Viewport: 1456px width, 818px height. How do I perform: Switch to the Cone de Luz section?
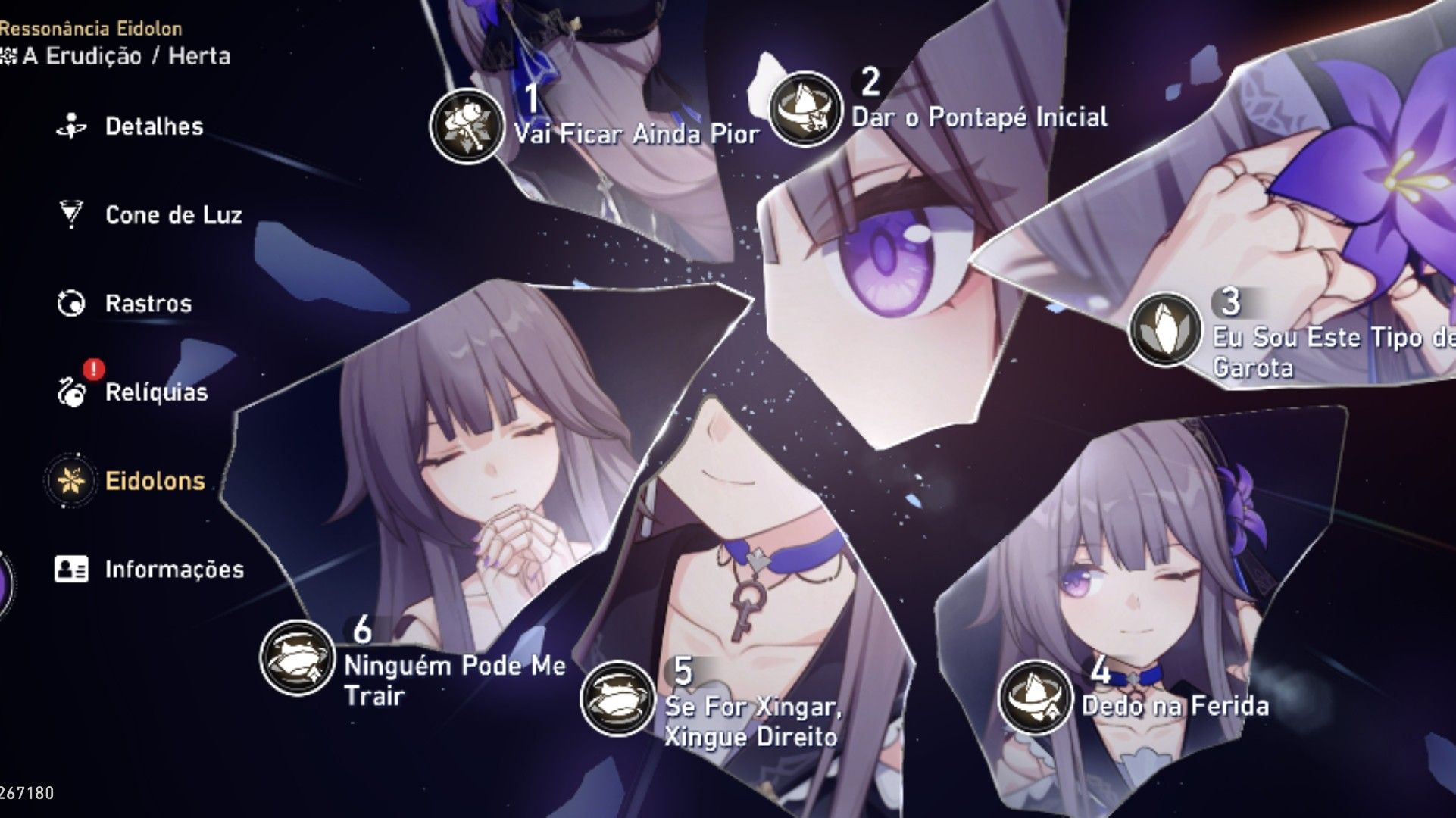(x=173, y=214)
